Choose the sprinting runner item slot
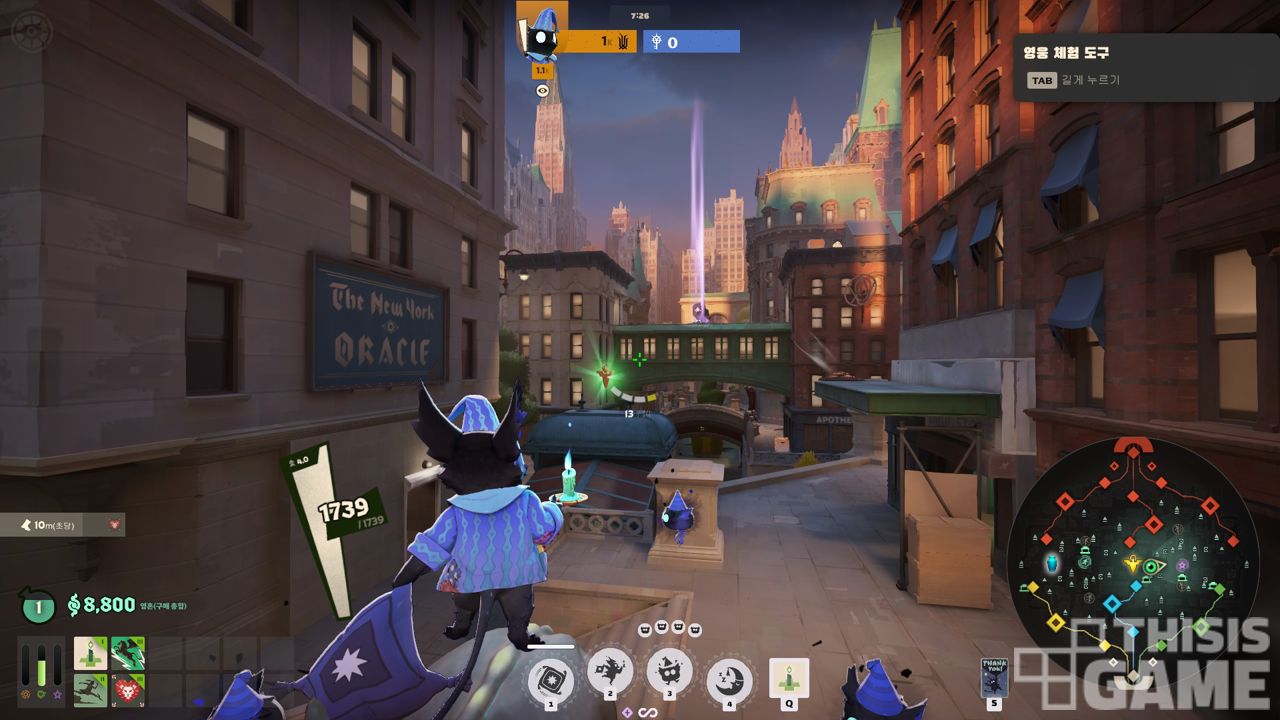 [x=90, y=690]
